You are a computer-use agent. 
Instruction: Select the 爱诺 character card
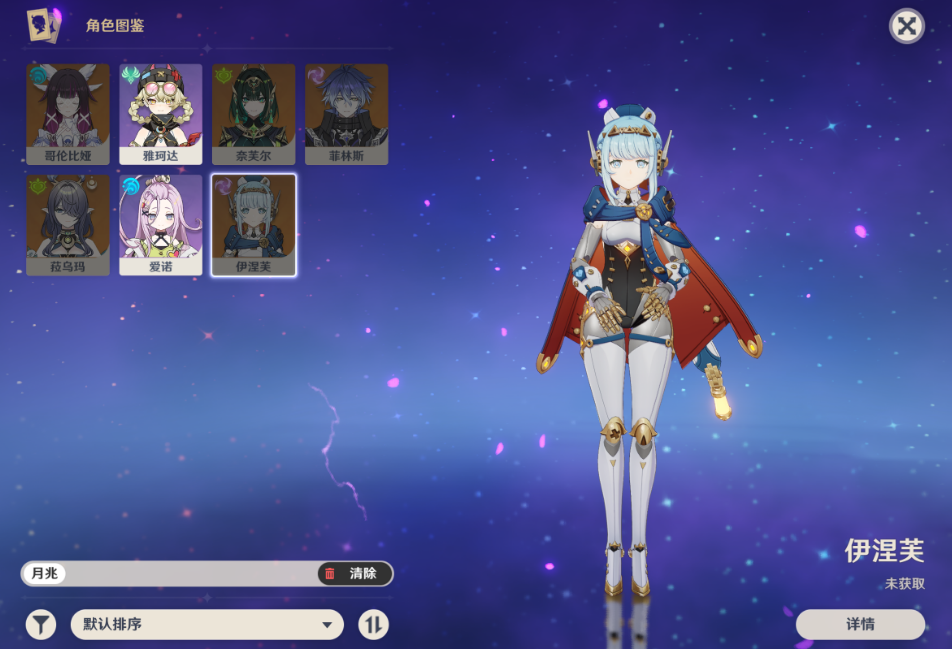(x=161, y=225)
